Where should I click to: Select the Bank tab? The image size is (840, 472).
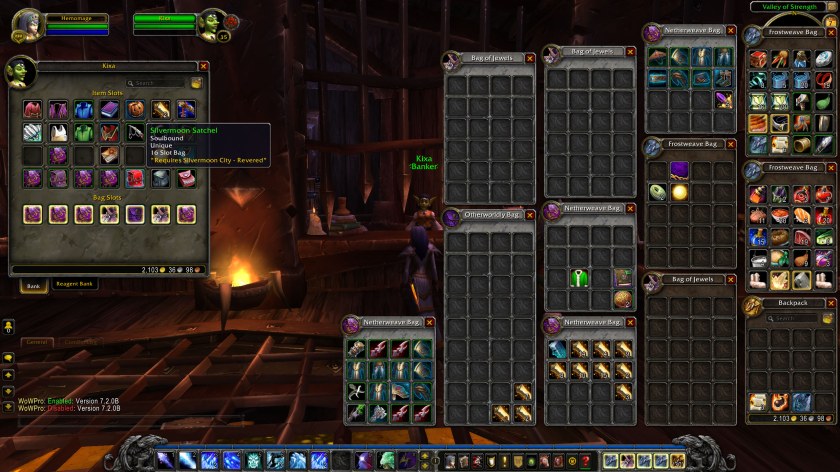(33, 284)
